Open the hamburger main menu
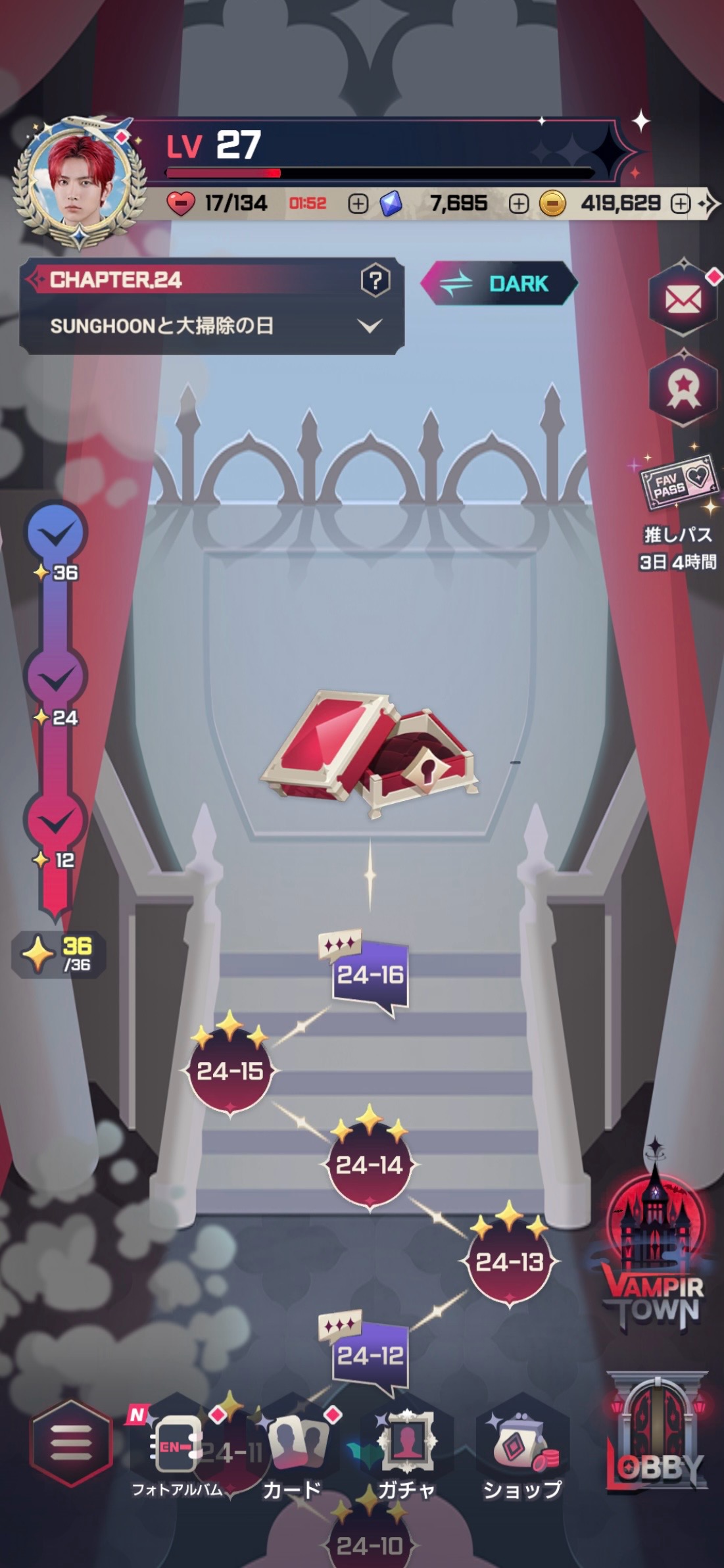Screen dimensions: 724x1568 [70, 1442]
